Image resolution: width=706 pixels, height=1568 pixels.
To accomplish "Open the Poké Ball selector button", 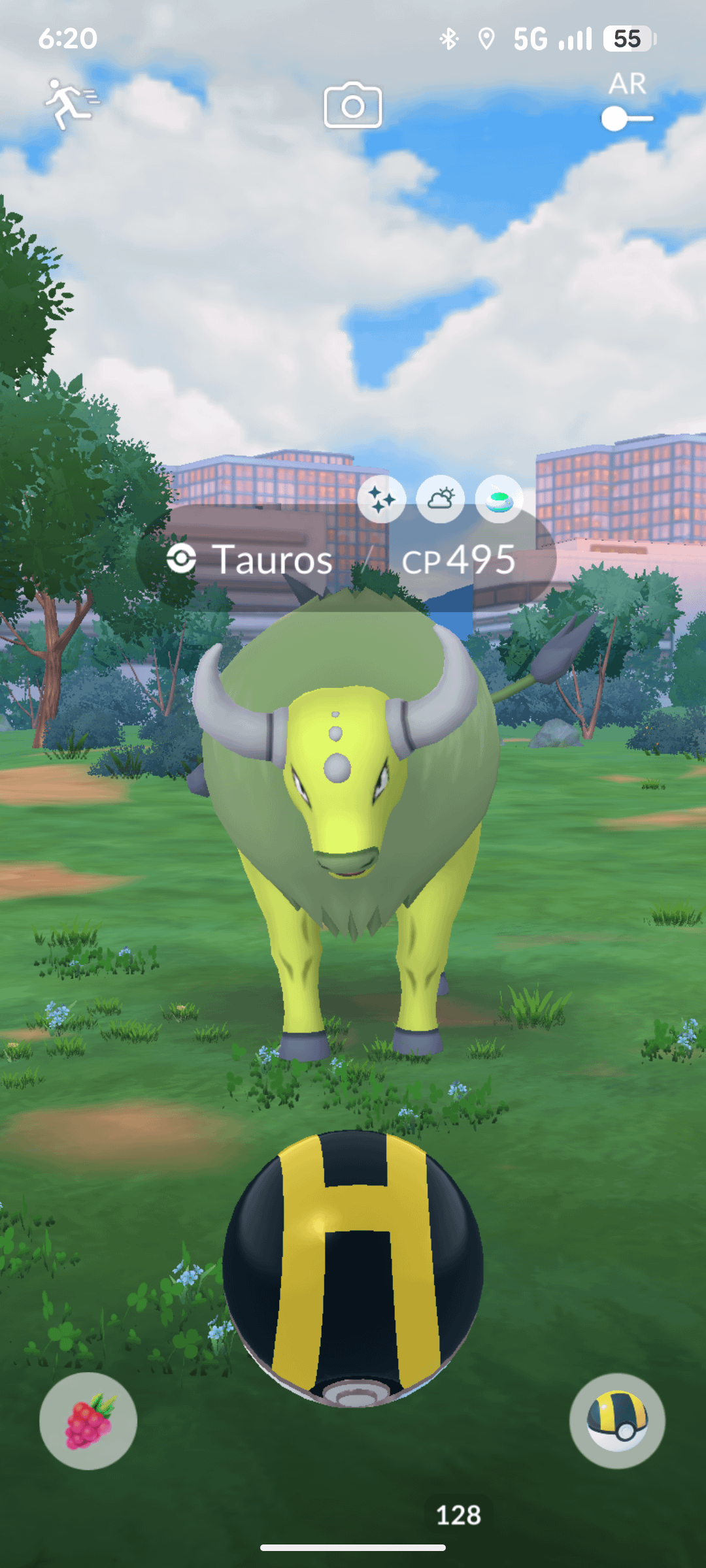I will pos(617,1421).
